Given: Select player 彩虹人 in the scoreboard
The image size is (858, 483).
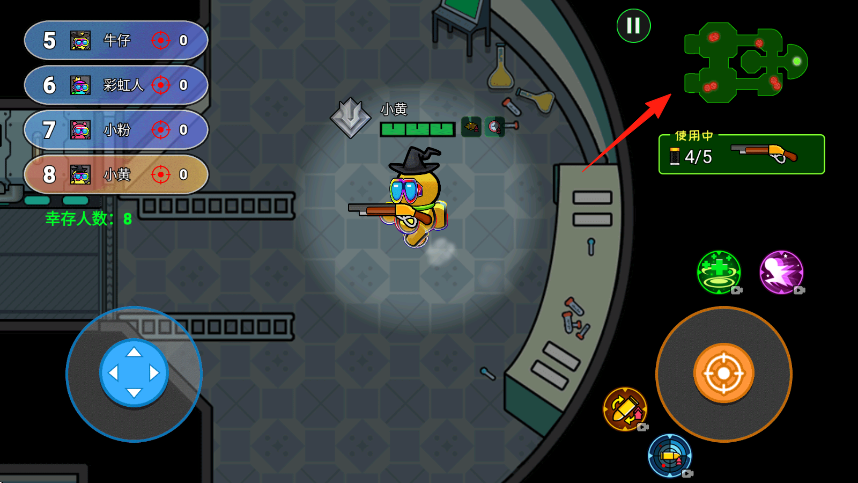Looking at the screenshot, I should [x=116, y=85].
